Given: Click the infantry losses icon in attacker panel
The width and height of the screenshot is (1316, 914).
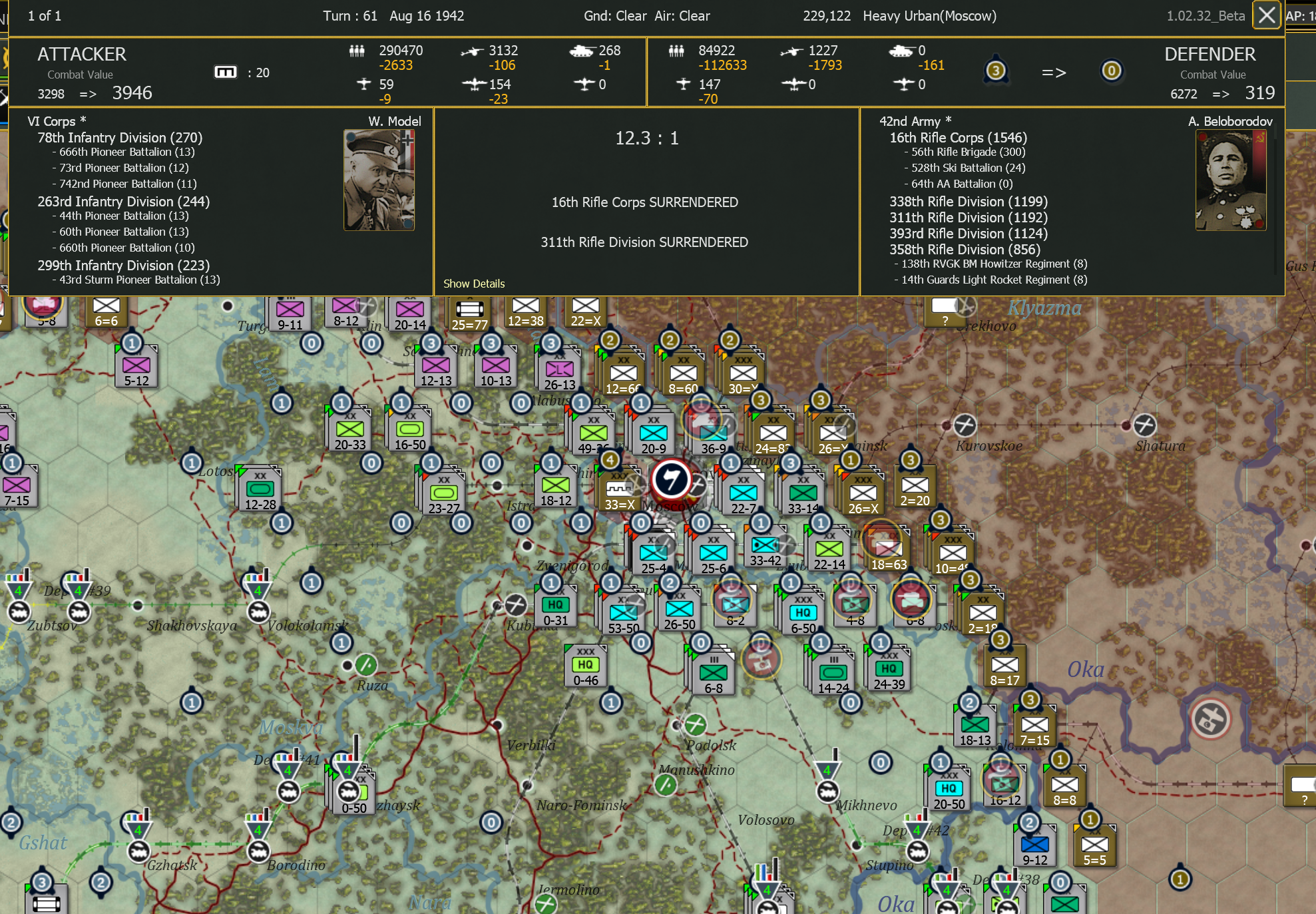Looking at the screenshot, I should click(357, 50).
